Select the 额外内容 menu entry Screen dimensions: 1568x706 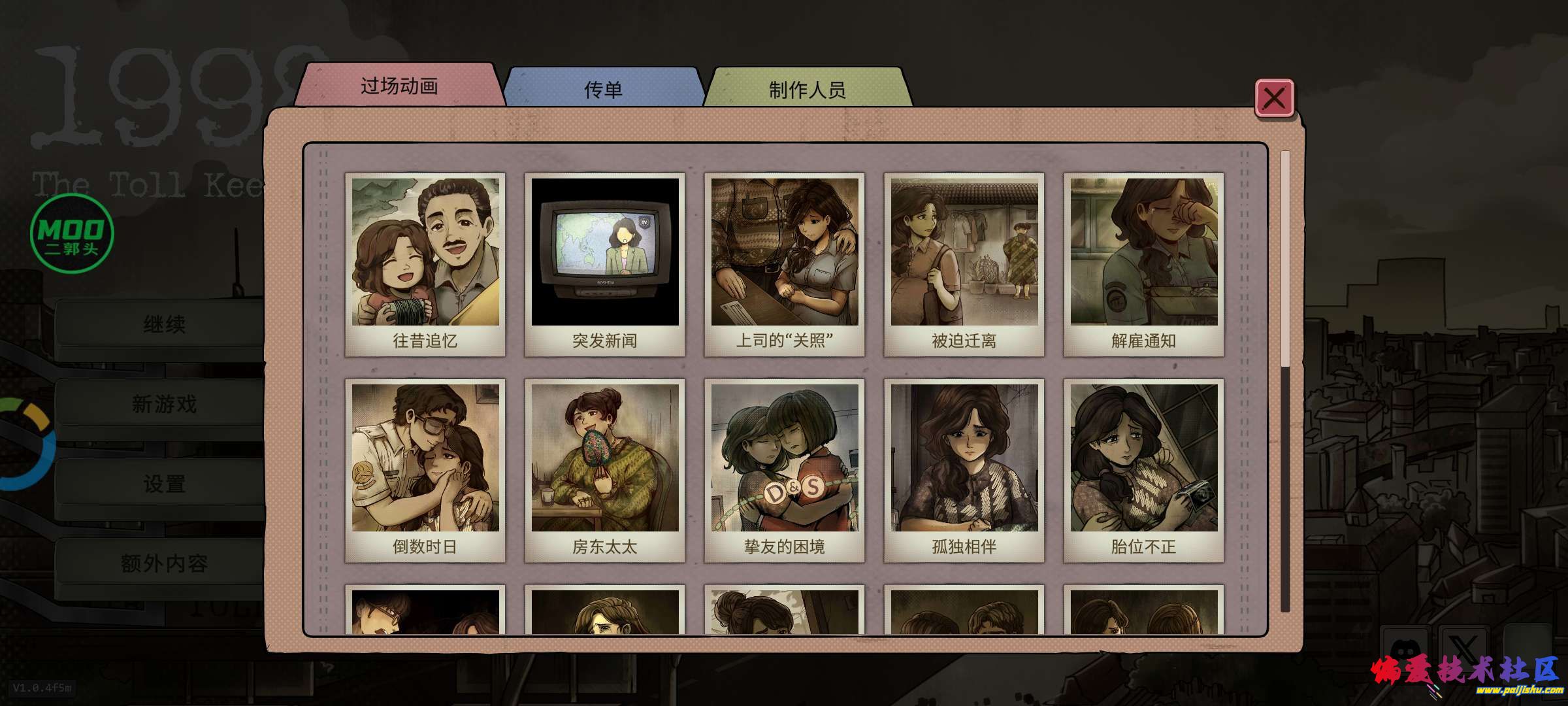(x=164, y=563)
